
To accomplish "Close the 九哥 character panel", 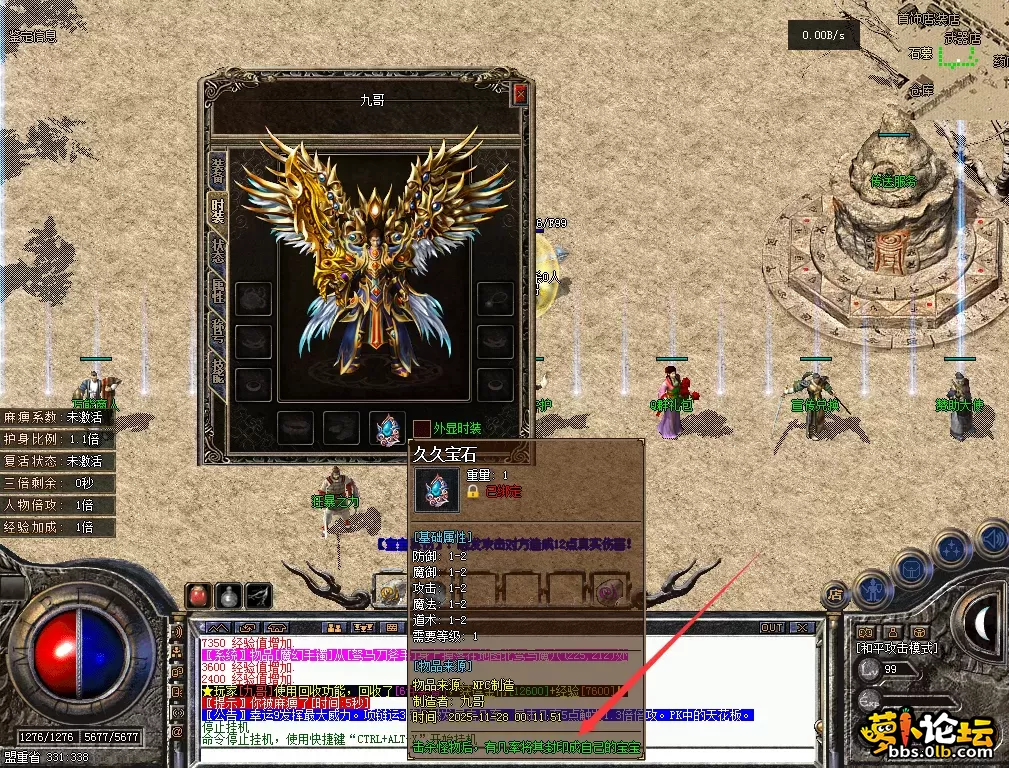I will pyautogui.click(x=519, y=95).
